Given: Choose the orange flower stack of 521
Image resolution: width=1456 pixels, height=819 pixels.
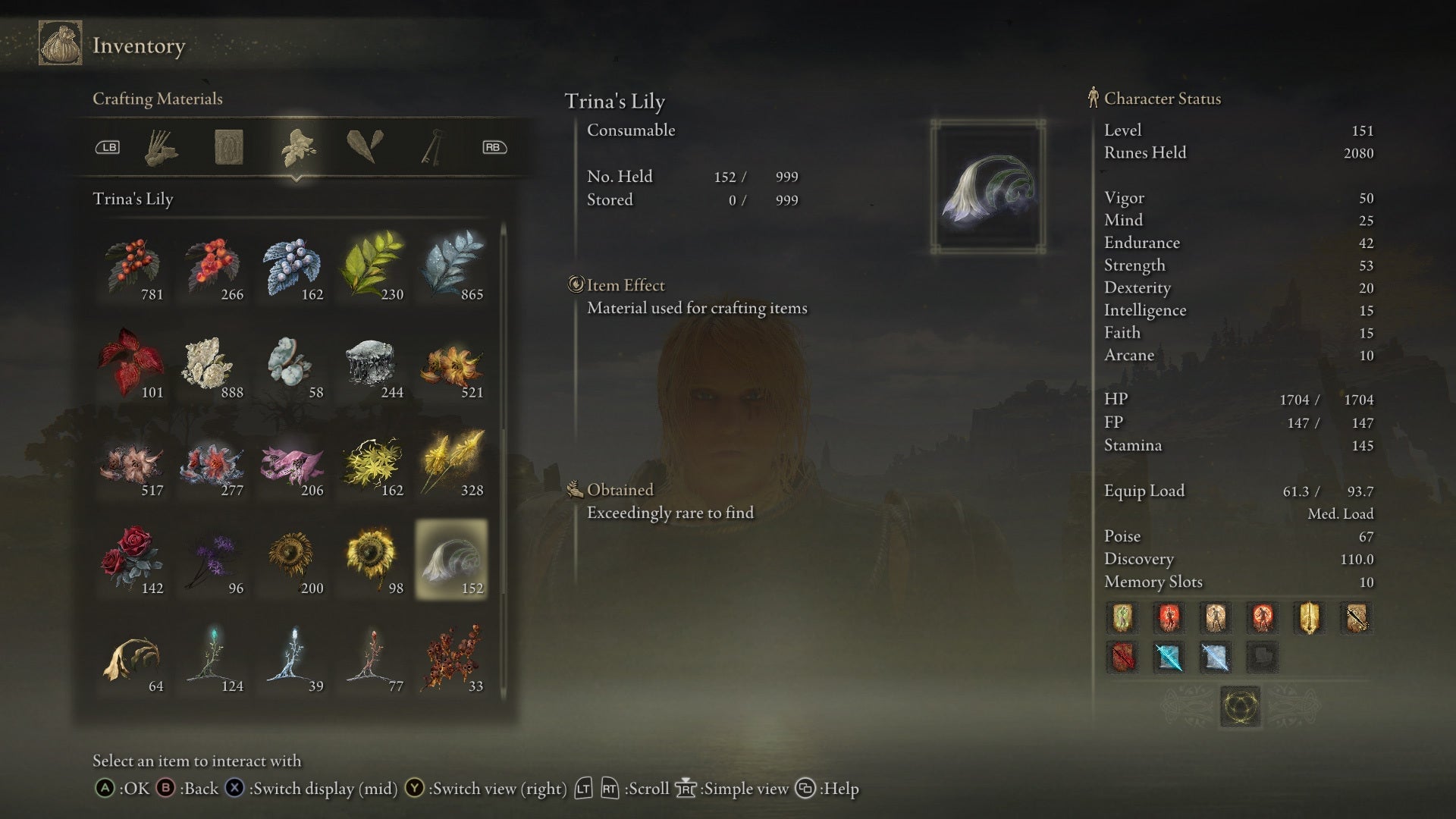Looking at the screenshot, I should 453,365.
